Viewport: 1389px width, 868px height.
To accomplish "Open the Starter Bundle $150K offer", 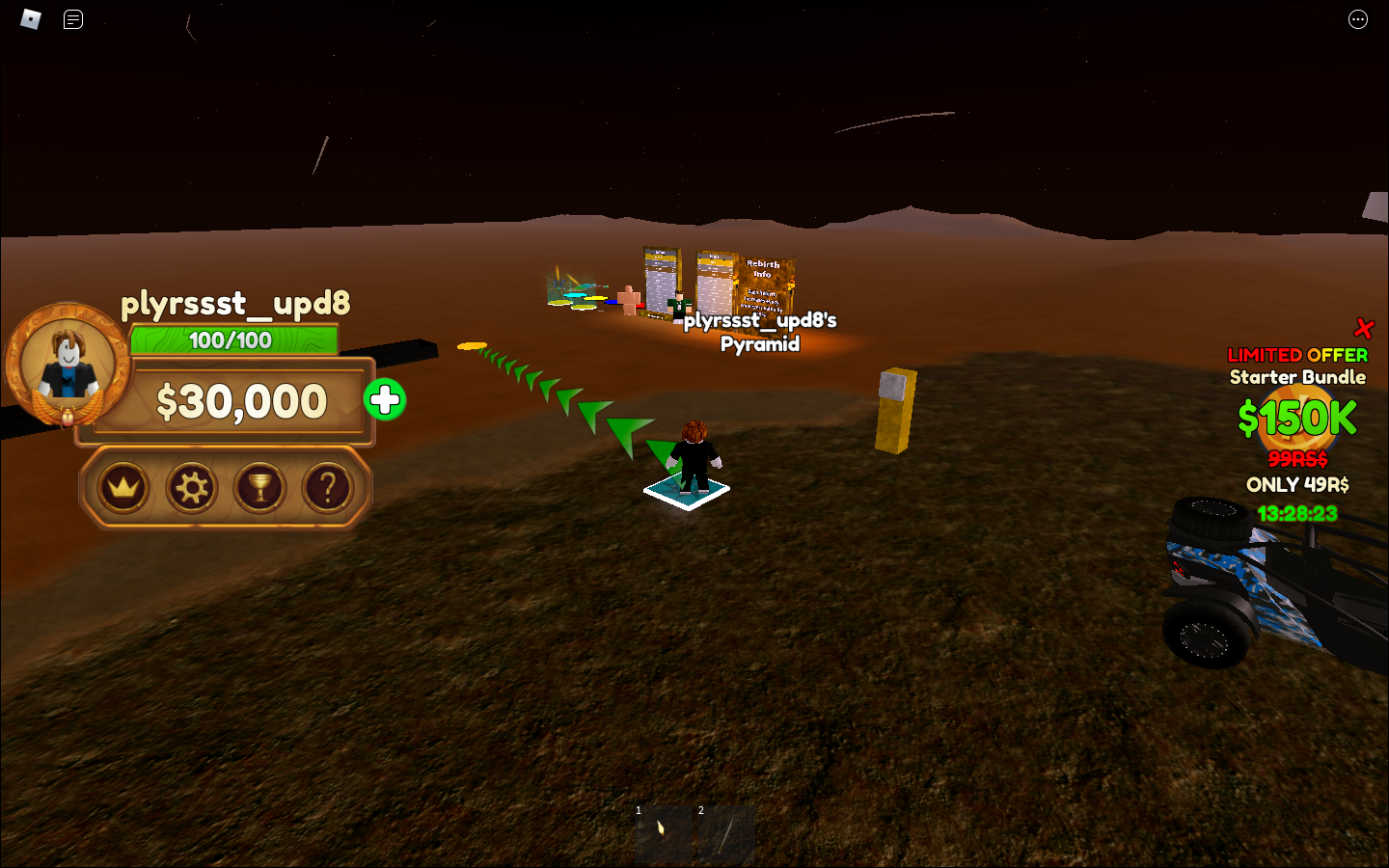I will pos(1297,419).
